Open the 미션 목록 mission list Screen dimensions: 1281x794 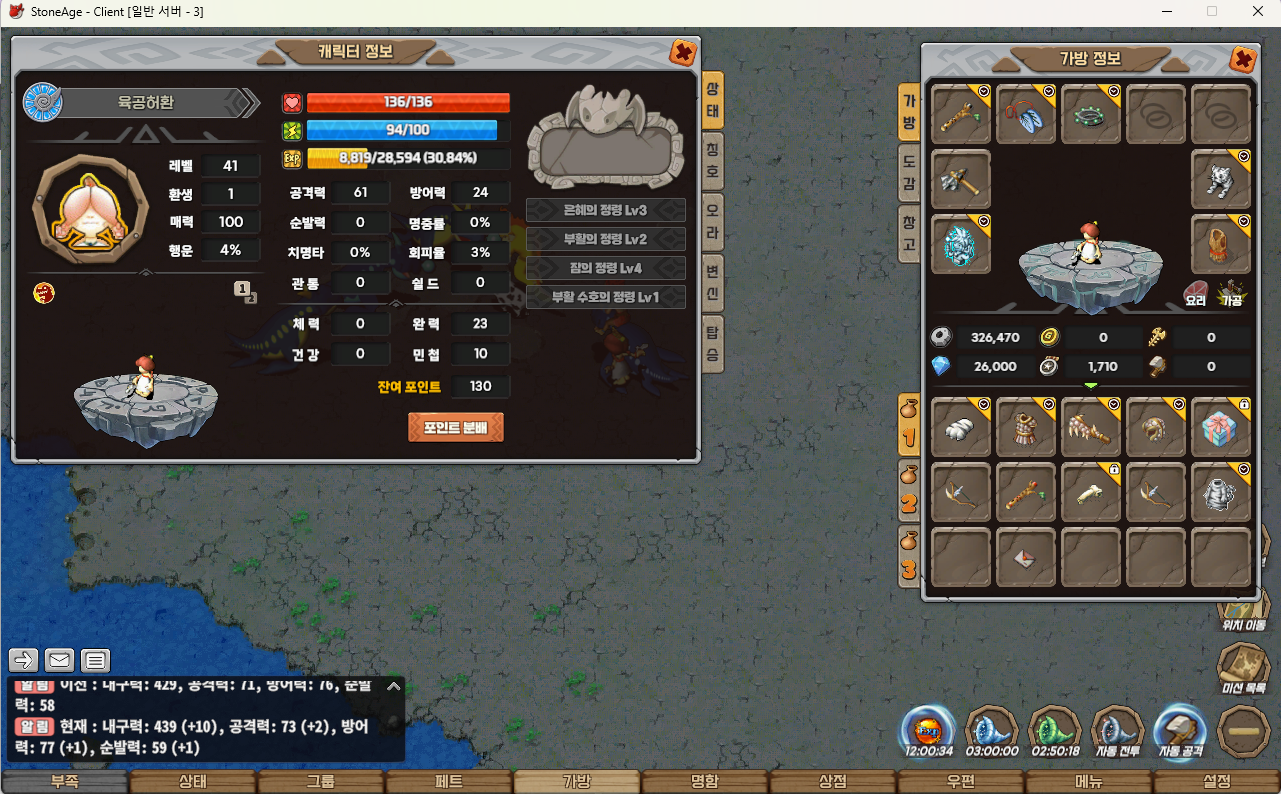click(1243, 668)
